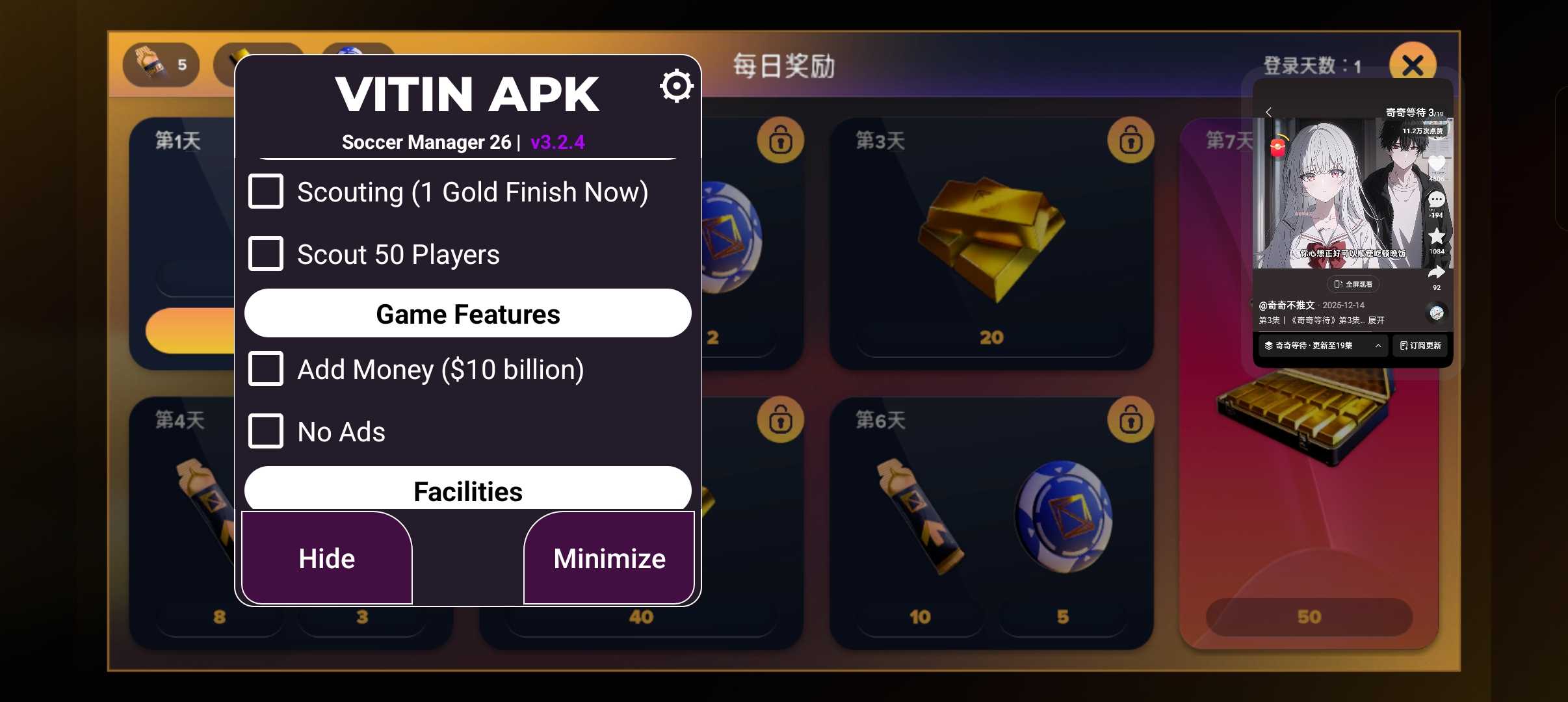Tick the Scouting 1 Gold Finish Now checkbox
1568x702 pixels.
[x=265, y=192]
